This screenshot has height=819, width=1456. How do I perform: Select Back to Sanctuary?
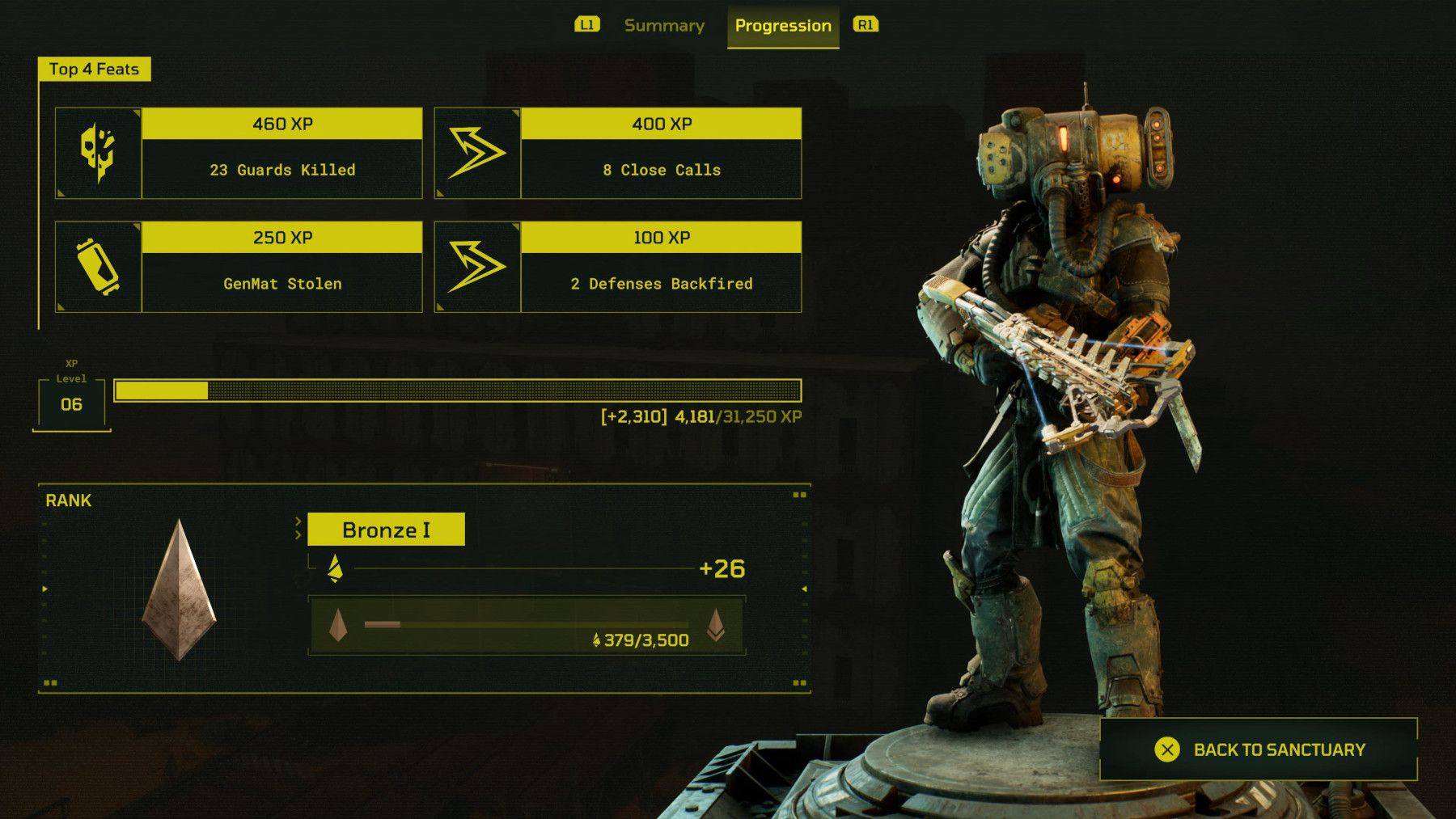1276,749
